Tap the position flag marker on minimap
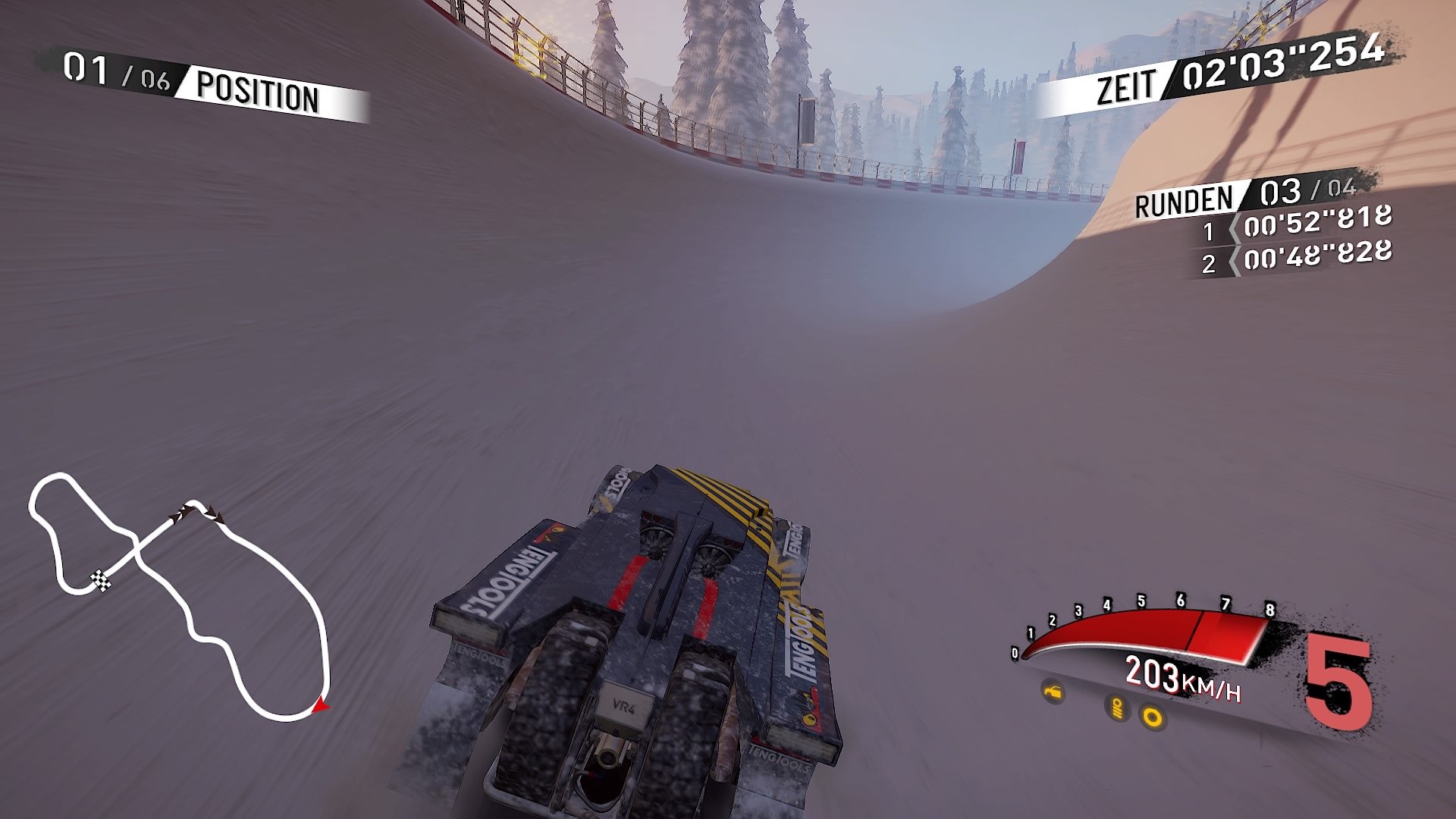 pos(188,513)
